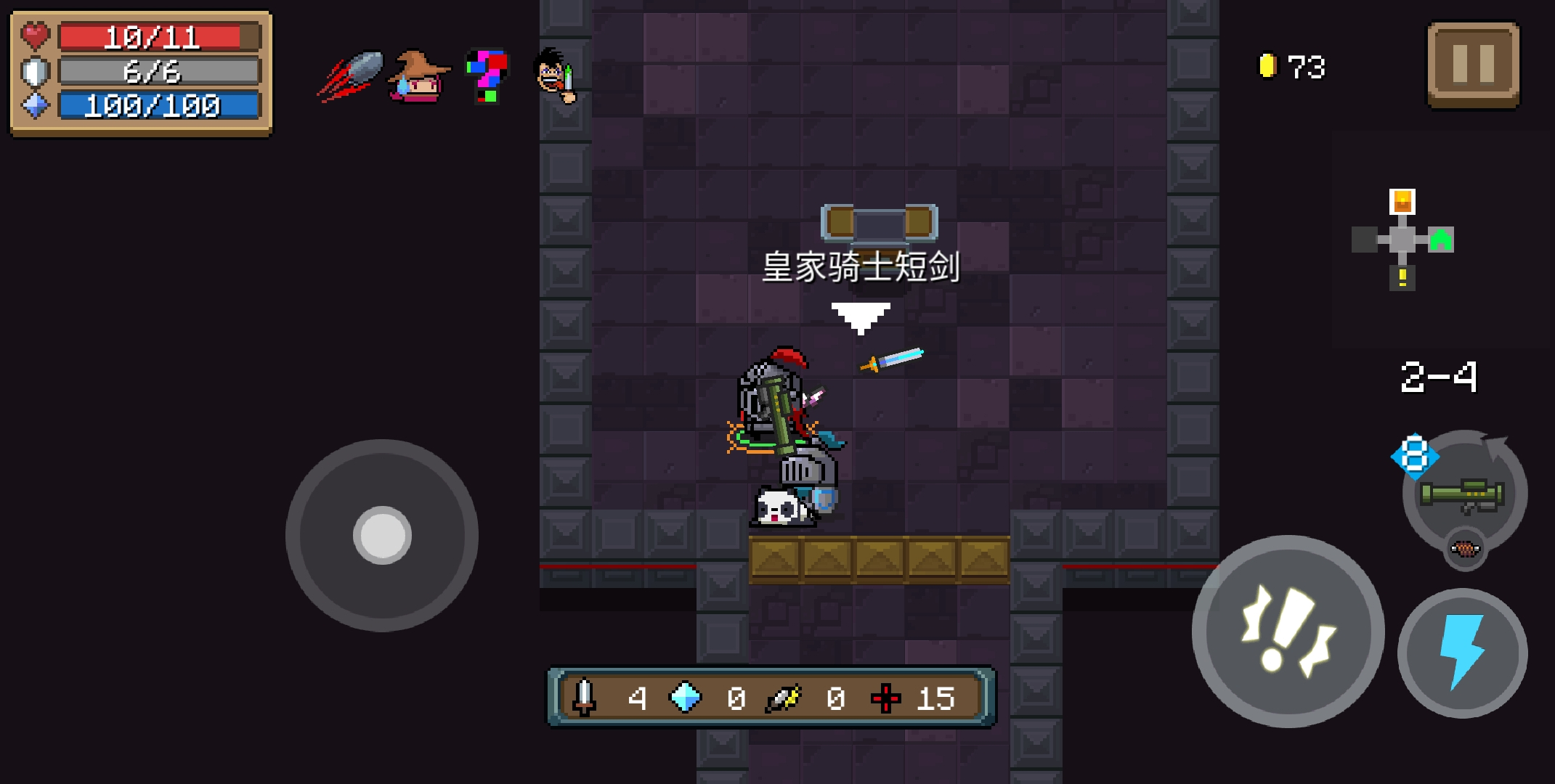The height and width of the screenshot is (784, 1555).
Task: Activate the lightning bolt skill button
Action: click(1462, 653)
